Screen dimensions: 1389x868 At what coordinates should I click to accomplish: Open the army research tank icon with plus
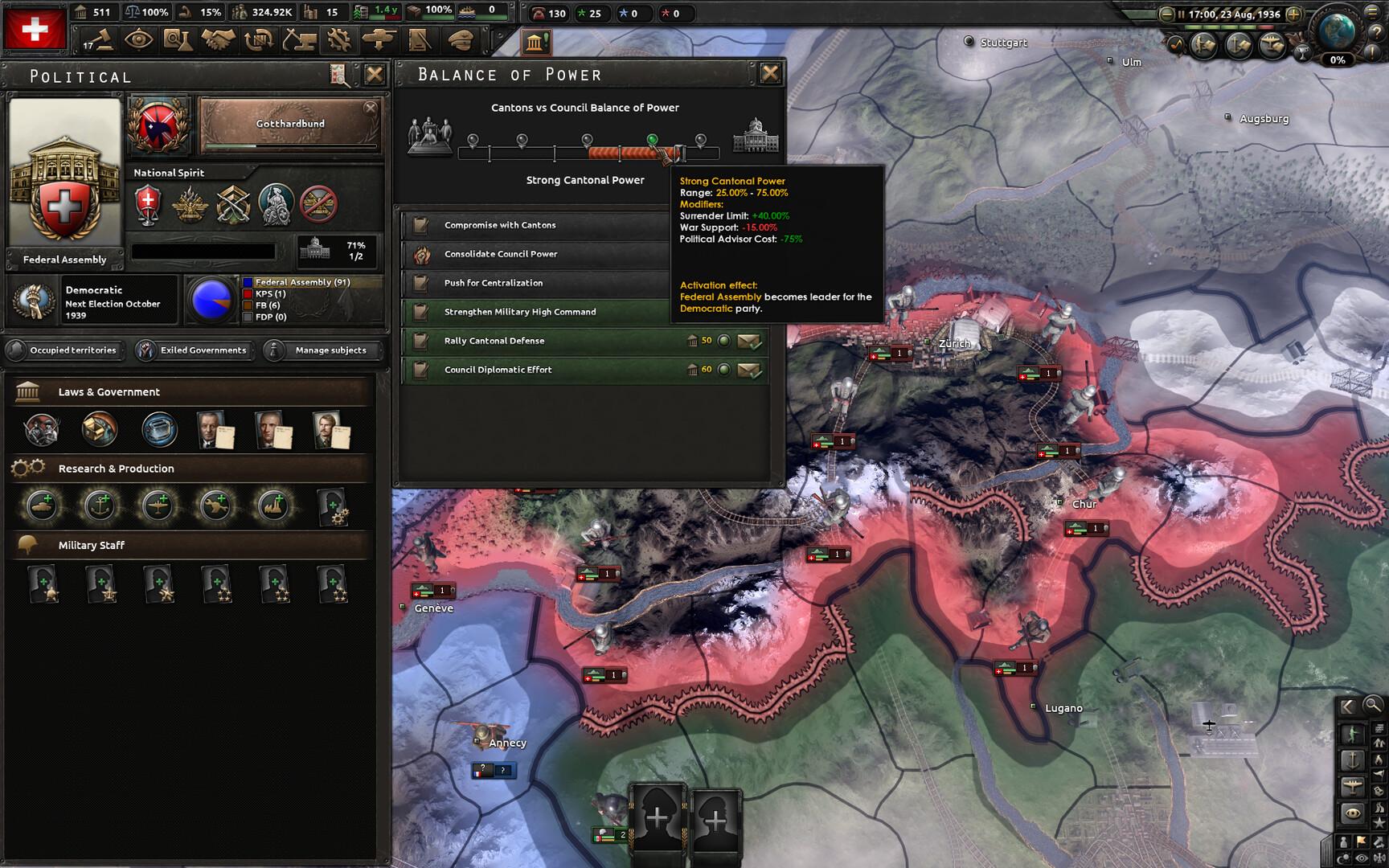[42, 506]
